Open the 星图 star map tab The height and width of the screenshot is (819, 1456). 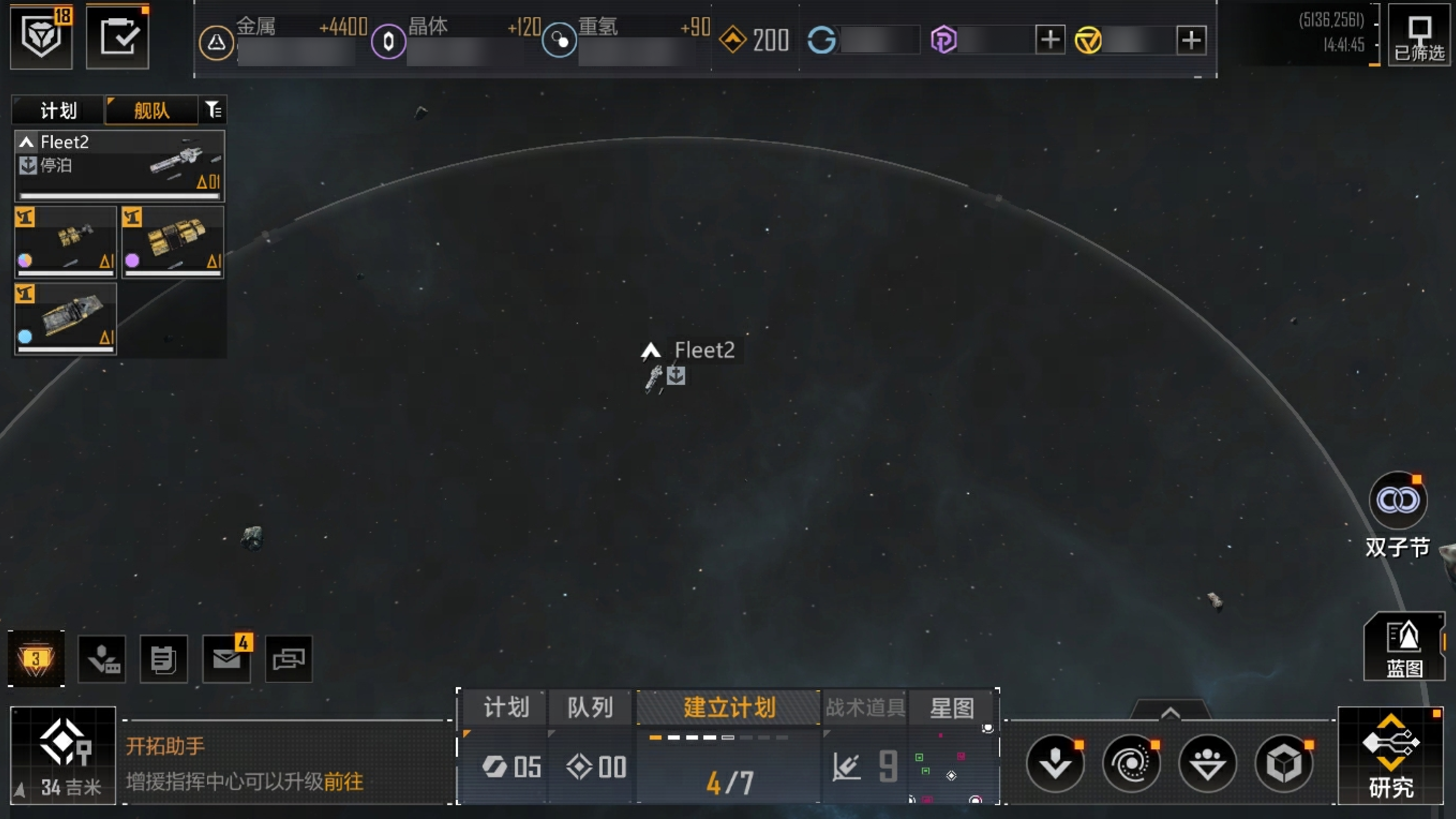pyautogui.click(x=952, y=707)
